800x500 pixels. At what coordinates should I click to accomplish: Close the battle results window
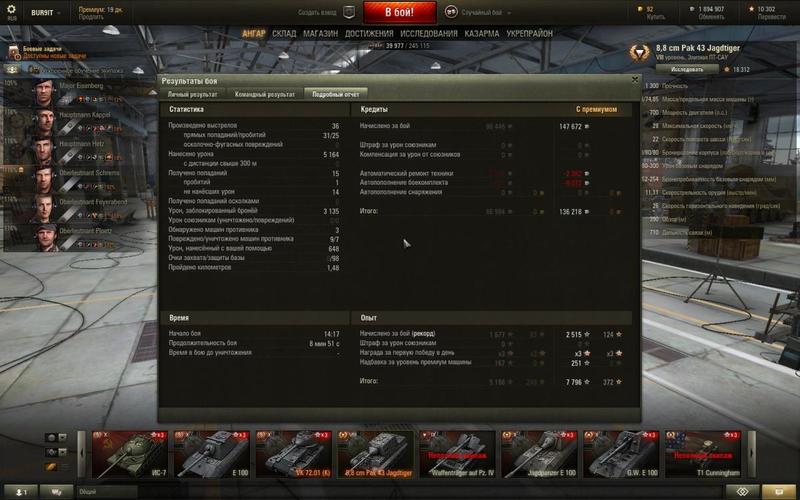point(634,79)
